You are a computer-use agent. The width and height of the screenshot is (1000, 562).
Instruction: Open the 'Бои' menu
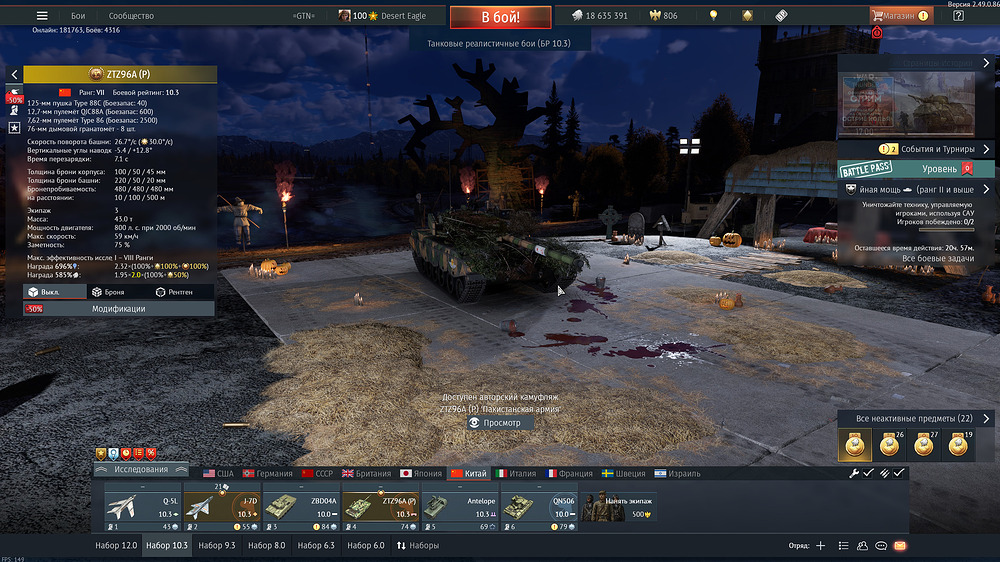click(x=79, y=16)
